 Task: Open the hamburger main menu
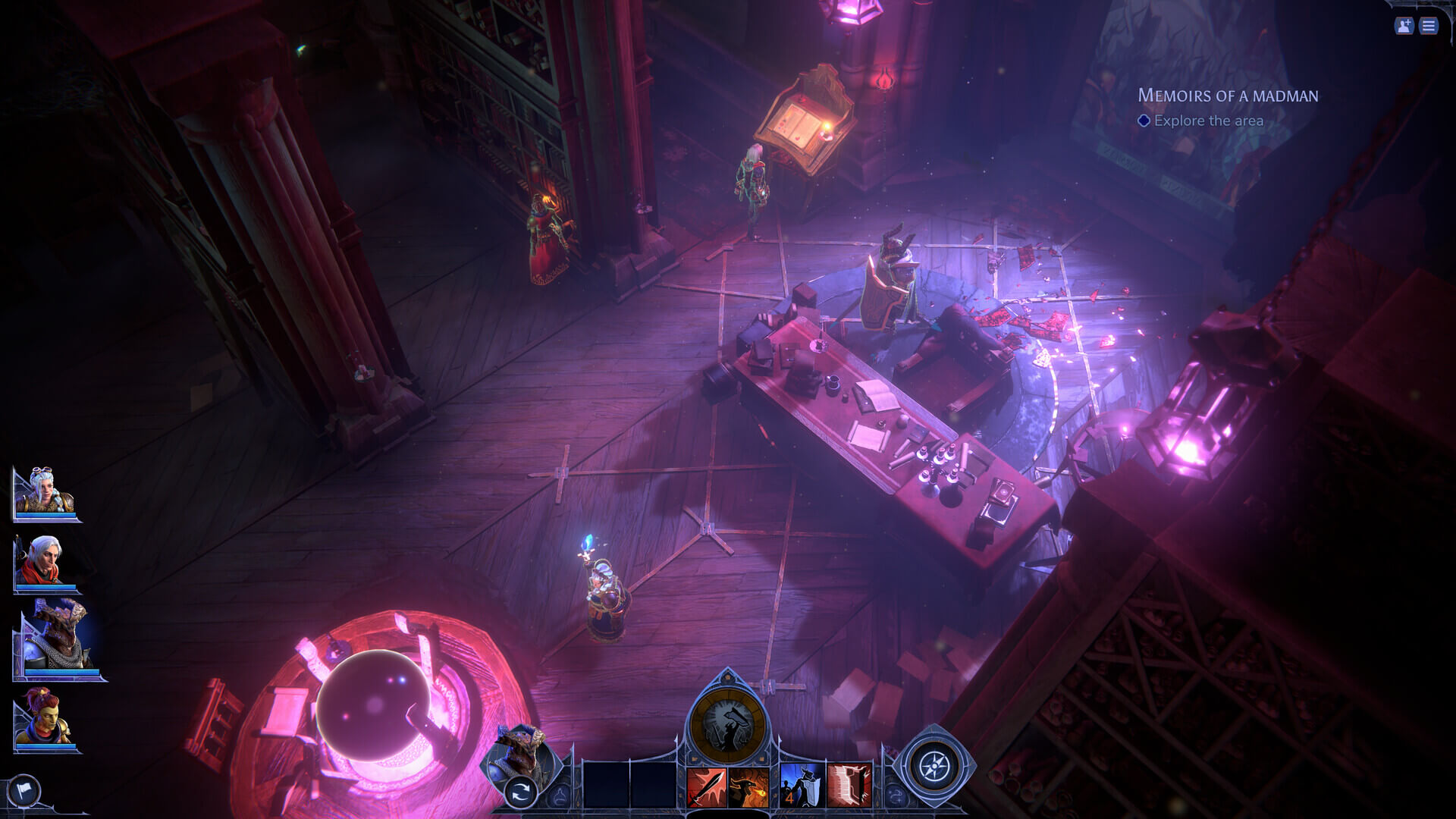tap(1429, 27)
